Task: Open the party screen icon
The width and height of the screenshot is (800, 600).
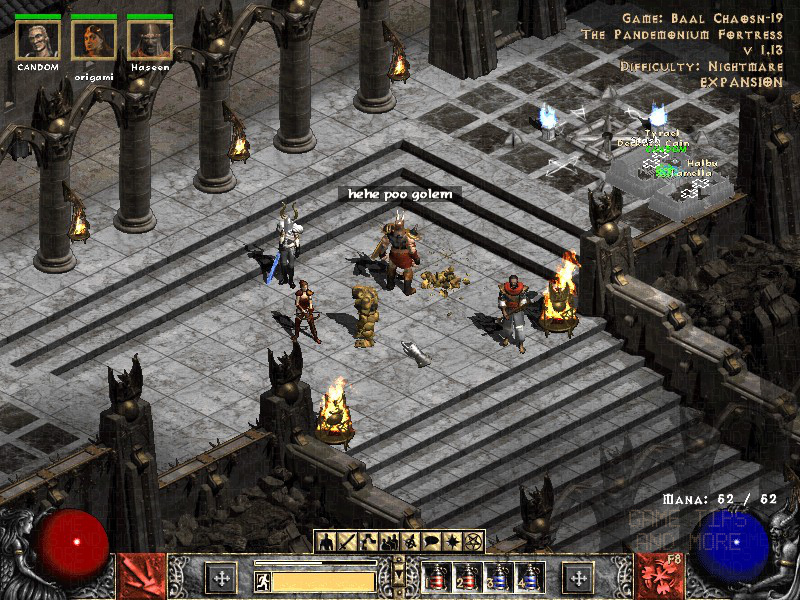Action: pos(391,541)
